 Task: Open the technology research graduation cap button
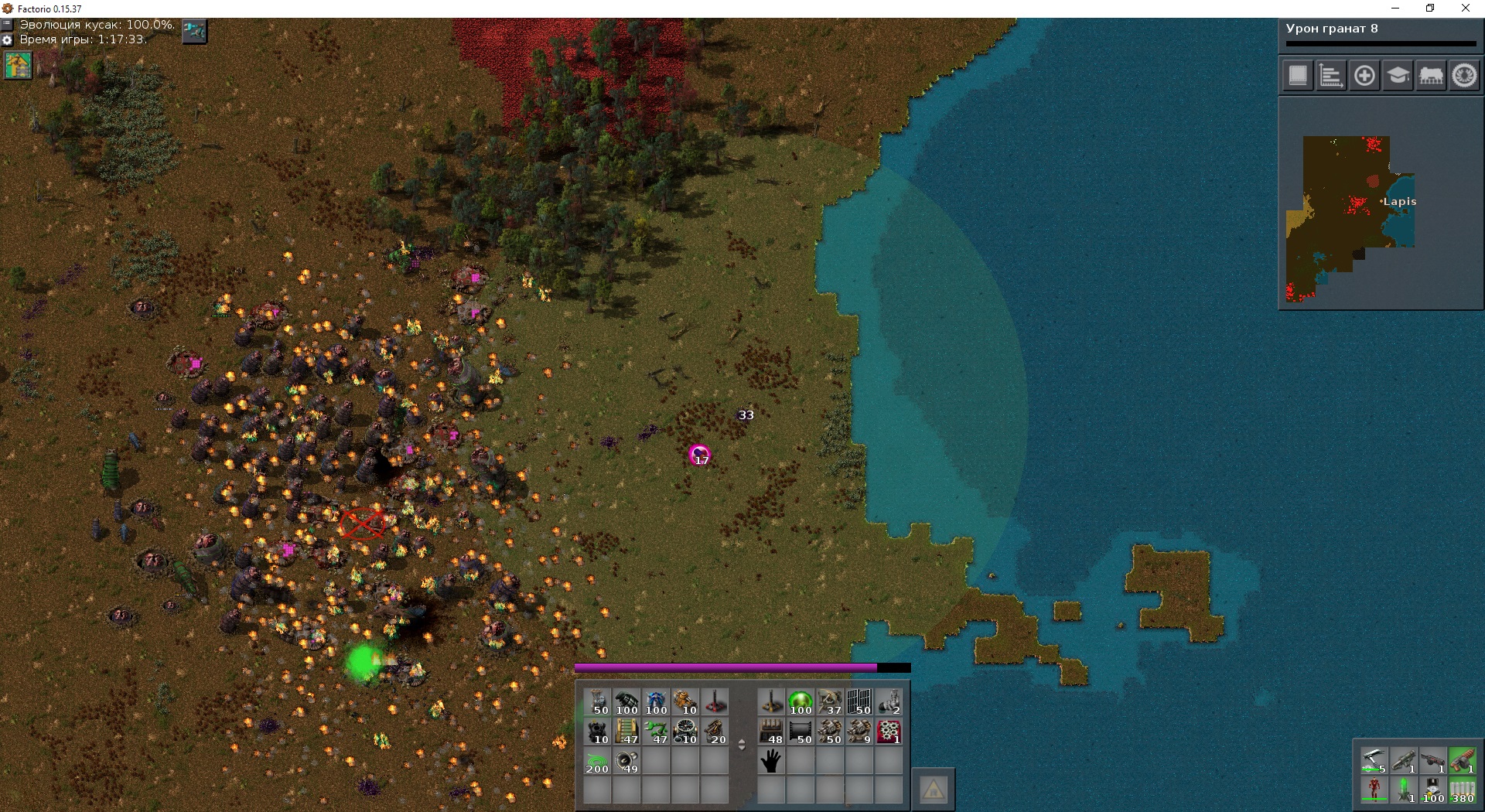click(x=1398, y=76)
